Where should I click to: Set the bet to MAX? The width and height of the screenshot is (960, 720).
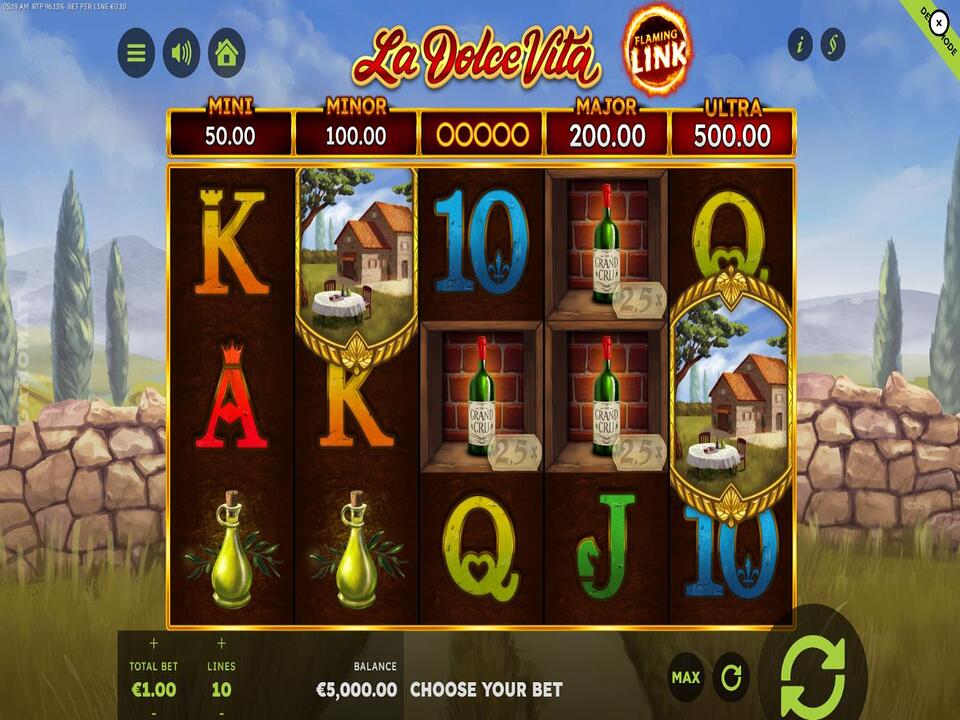(685, 678)
